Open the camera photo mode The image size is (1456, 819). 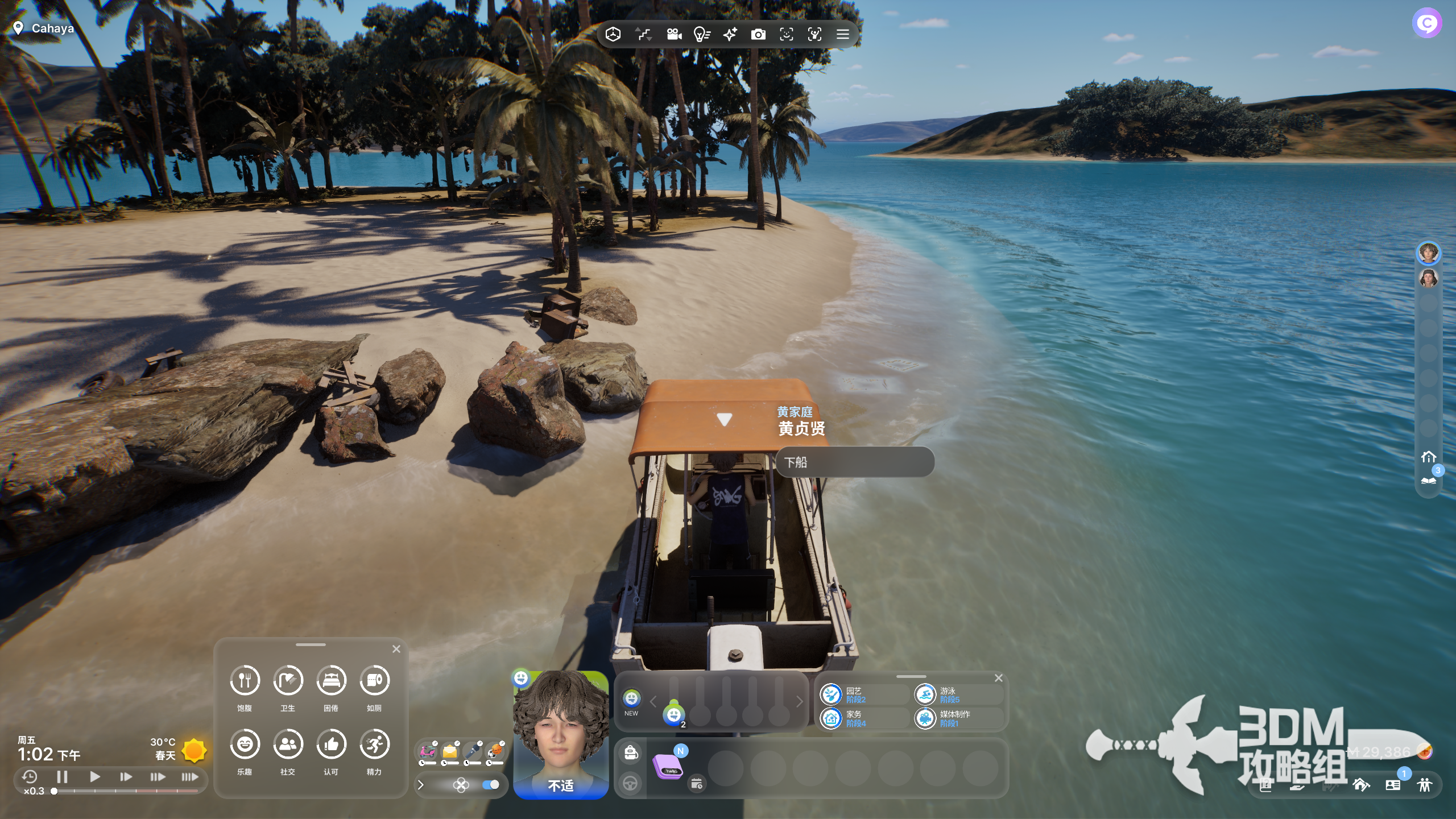[758, 35]
